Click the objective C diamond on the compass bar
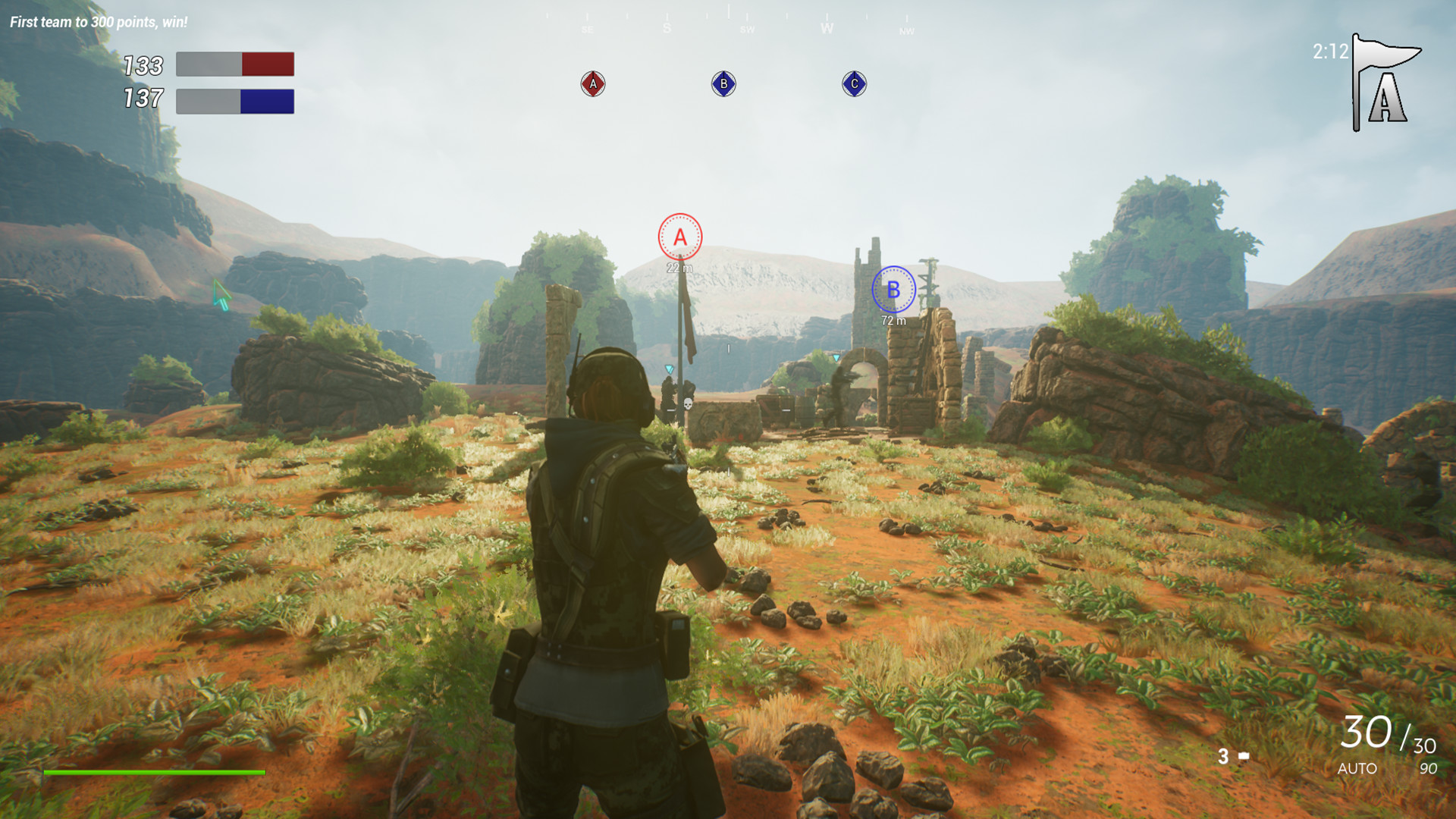Screen dimensions: 1456x819 854,84
